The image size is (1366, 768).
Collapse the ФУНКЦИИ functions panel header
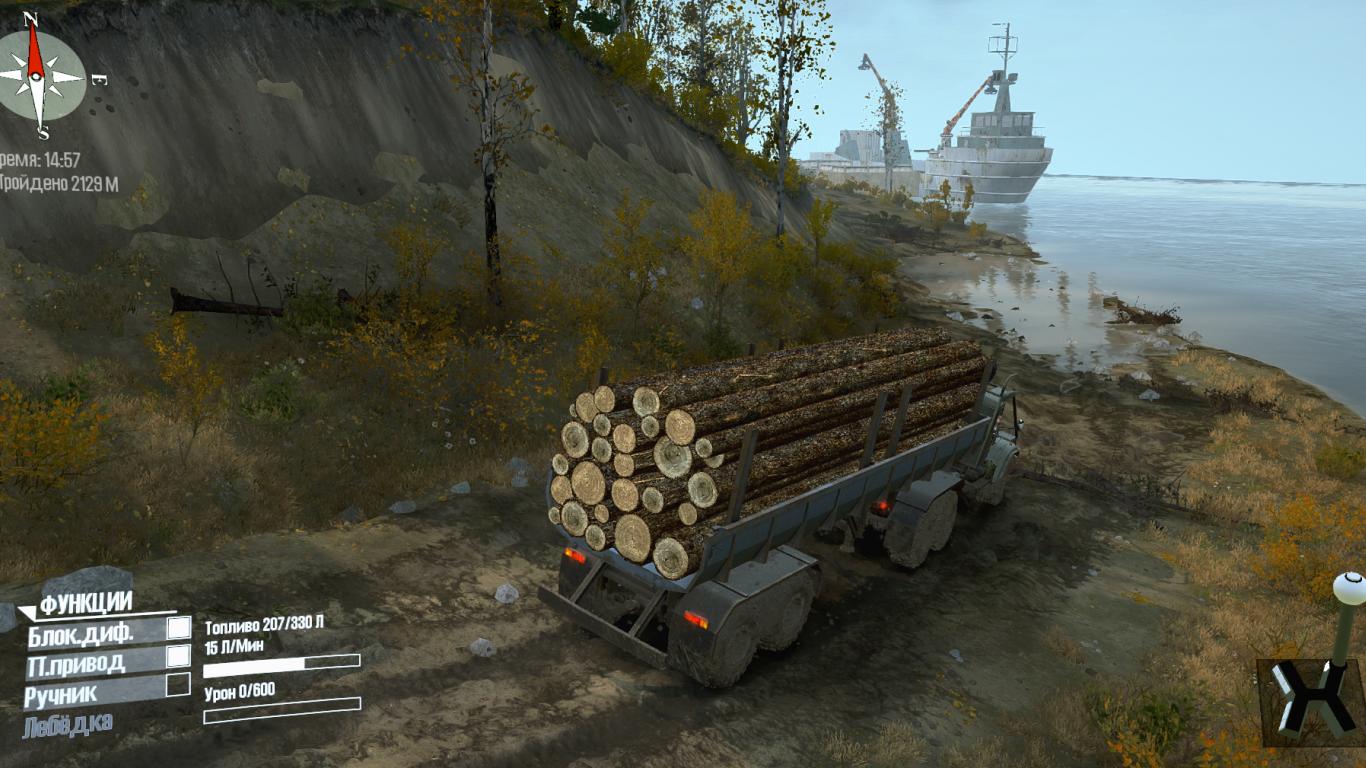point(85,603)
